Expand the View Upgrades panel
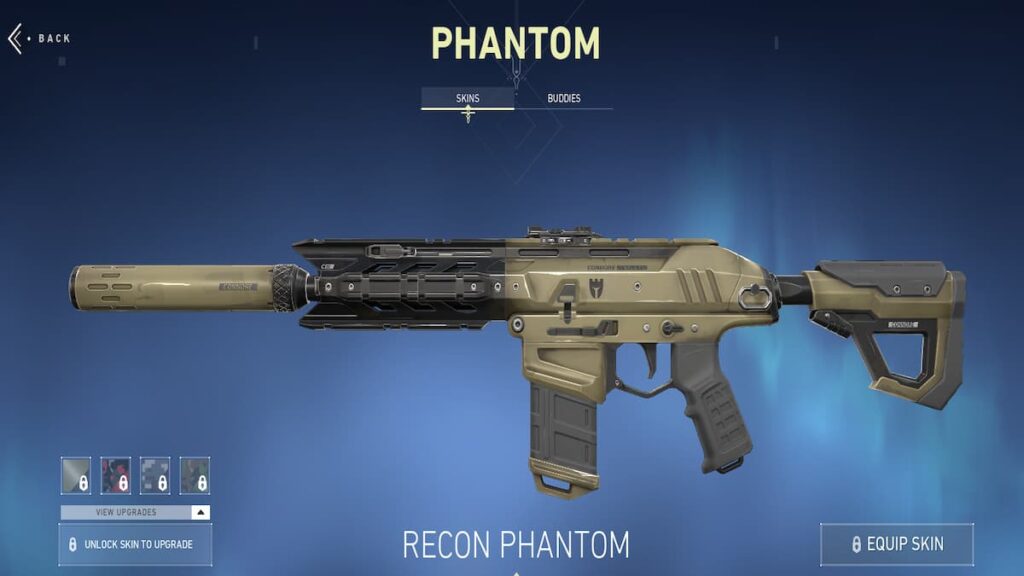 coord(136,512)
